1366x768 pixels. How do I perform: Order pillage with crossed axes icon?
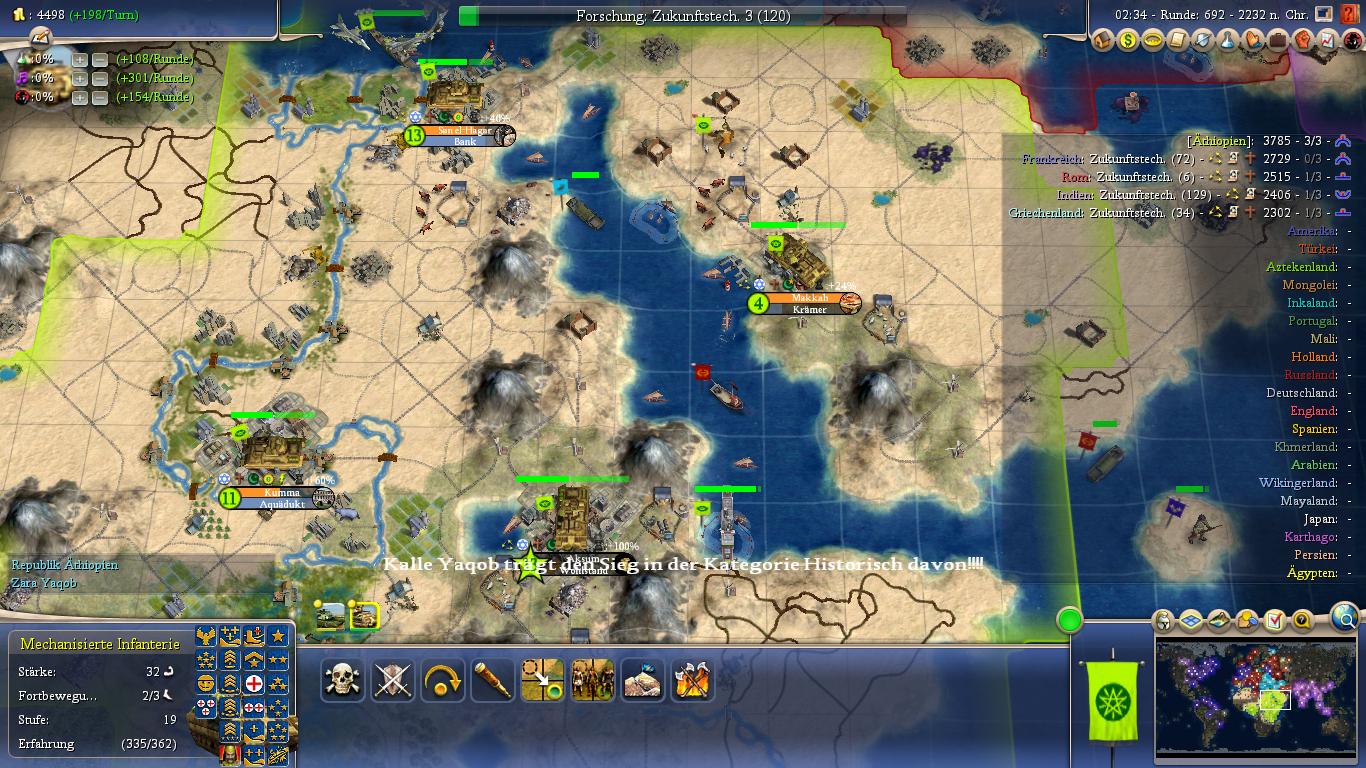point(693,680)
